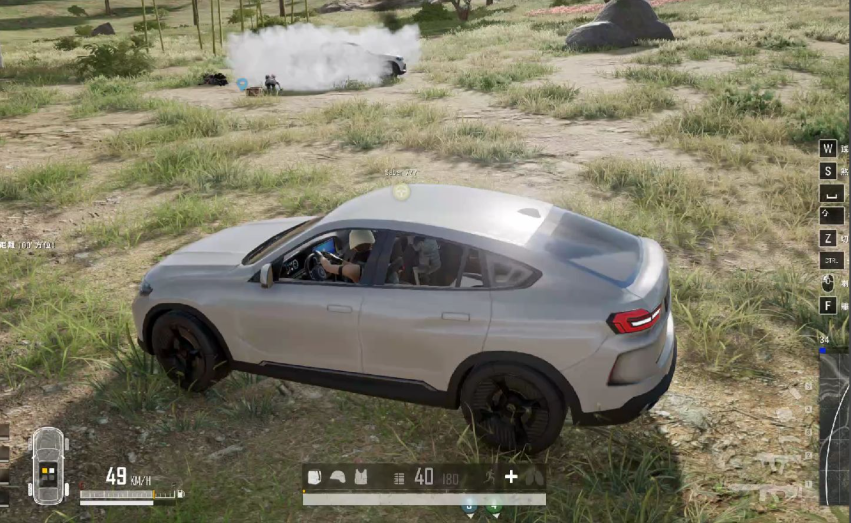851x523 pixels.
Task: Open the minimap at the screen edge
Action: tap(835, 425)
